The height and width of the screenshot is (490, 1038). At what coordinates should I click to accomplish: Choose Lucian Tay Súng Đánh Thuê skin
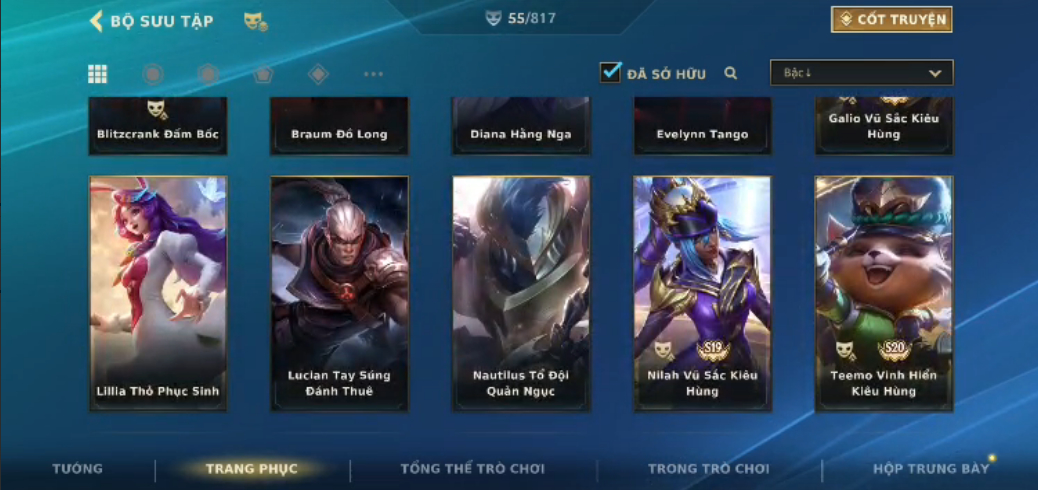[339, 293]
